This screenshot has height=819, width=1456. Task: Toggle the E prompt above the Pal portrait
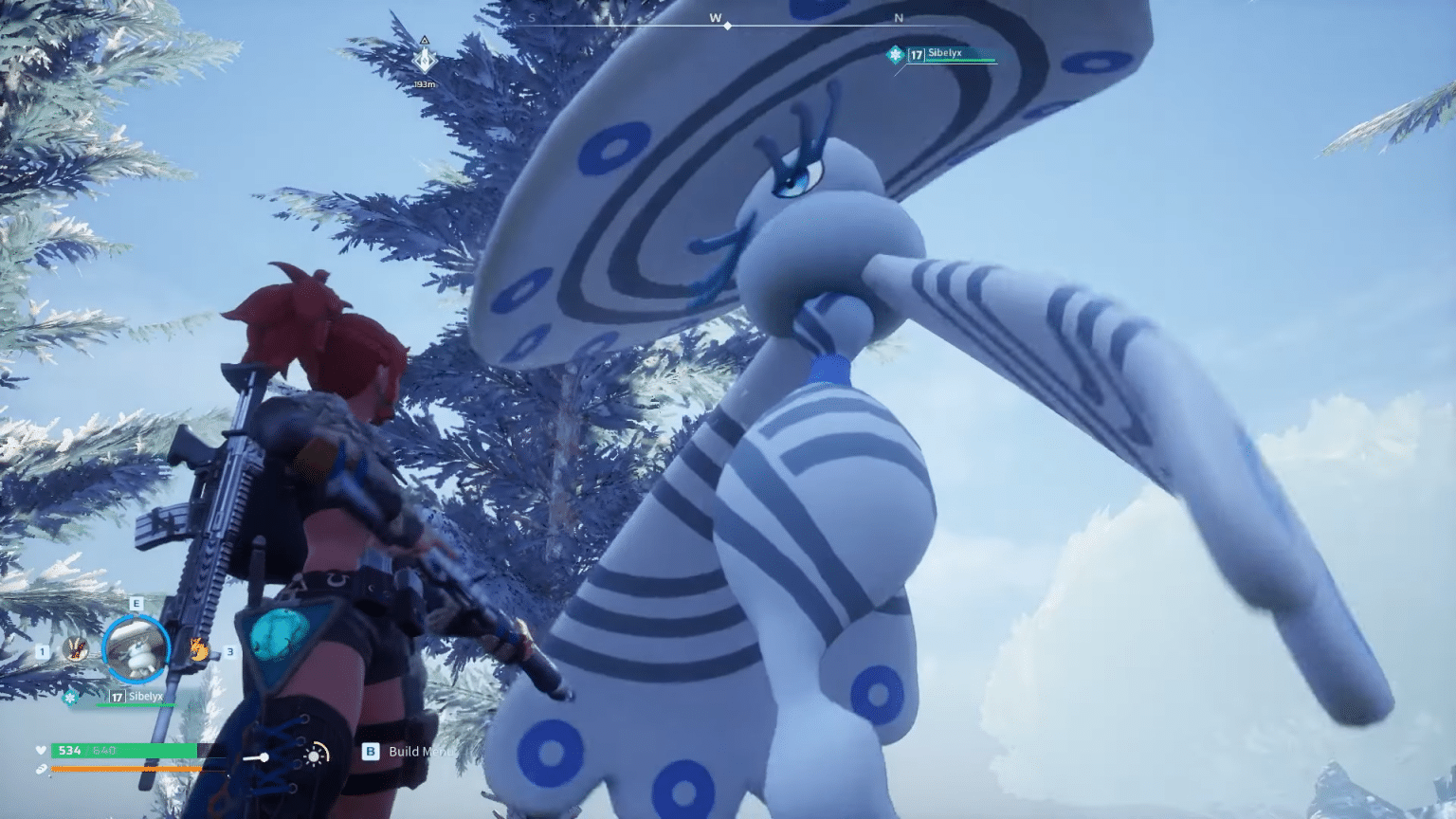pyautogui.click(x=135, y=603)
